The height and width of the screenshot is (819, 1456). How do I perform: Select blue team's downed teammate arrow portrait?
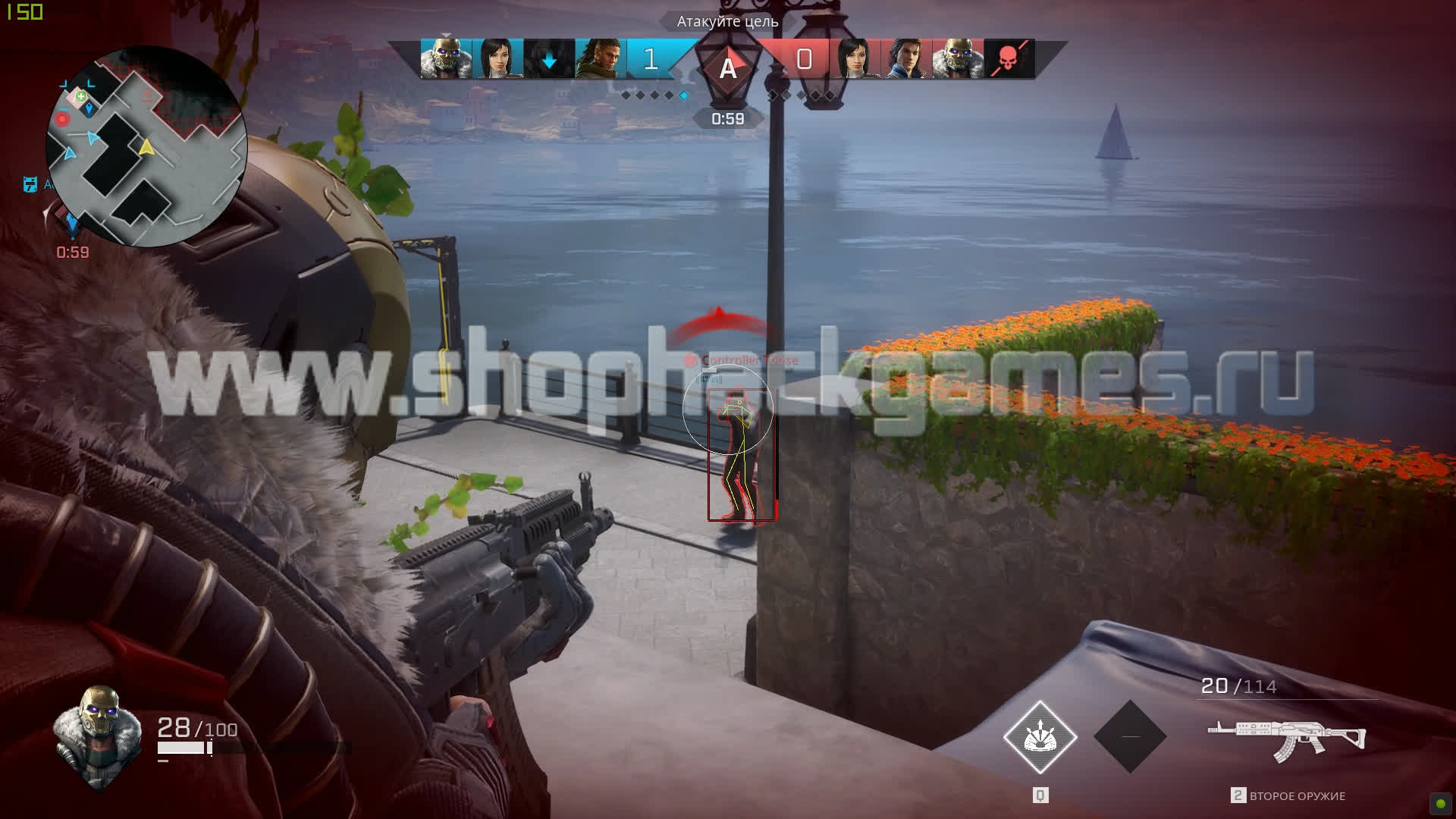click(x=548, y=59)
